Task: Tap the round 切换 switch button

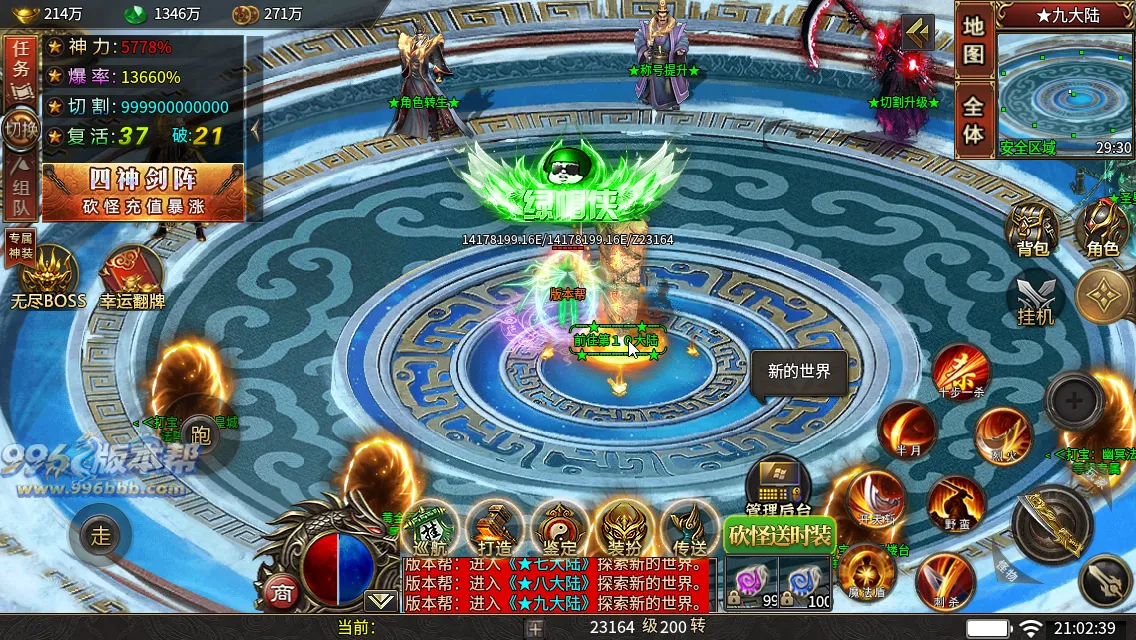Action: pyautogui.click(x=20, y=129)
